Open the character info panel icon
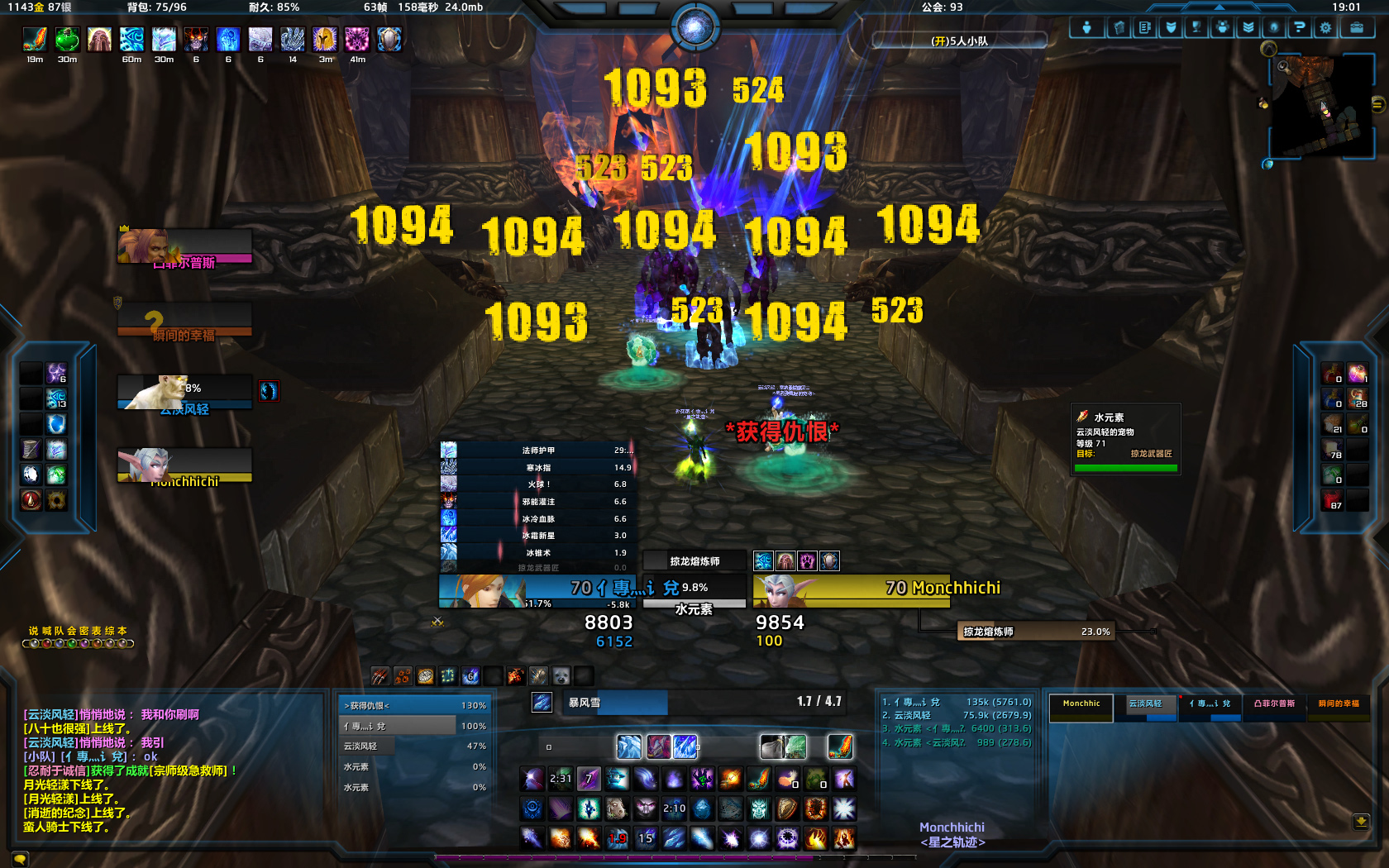Image resolution: width=1389 pixels, height=868 pixels. (1086, 27)
